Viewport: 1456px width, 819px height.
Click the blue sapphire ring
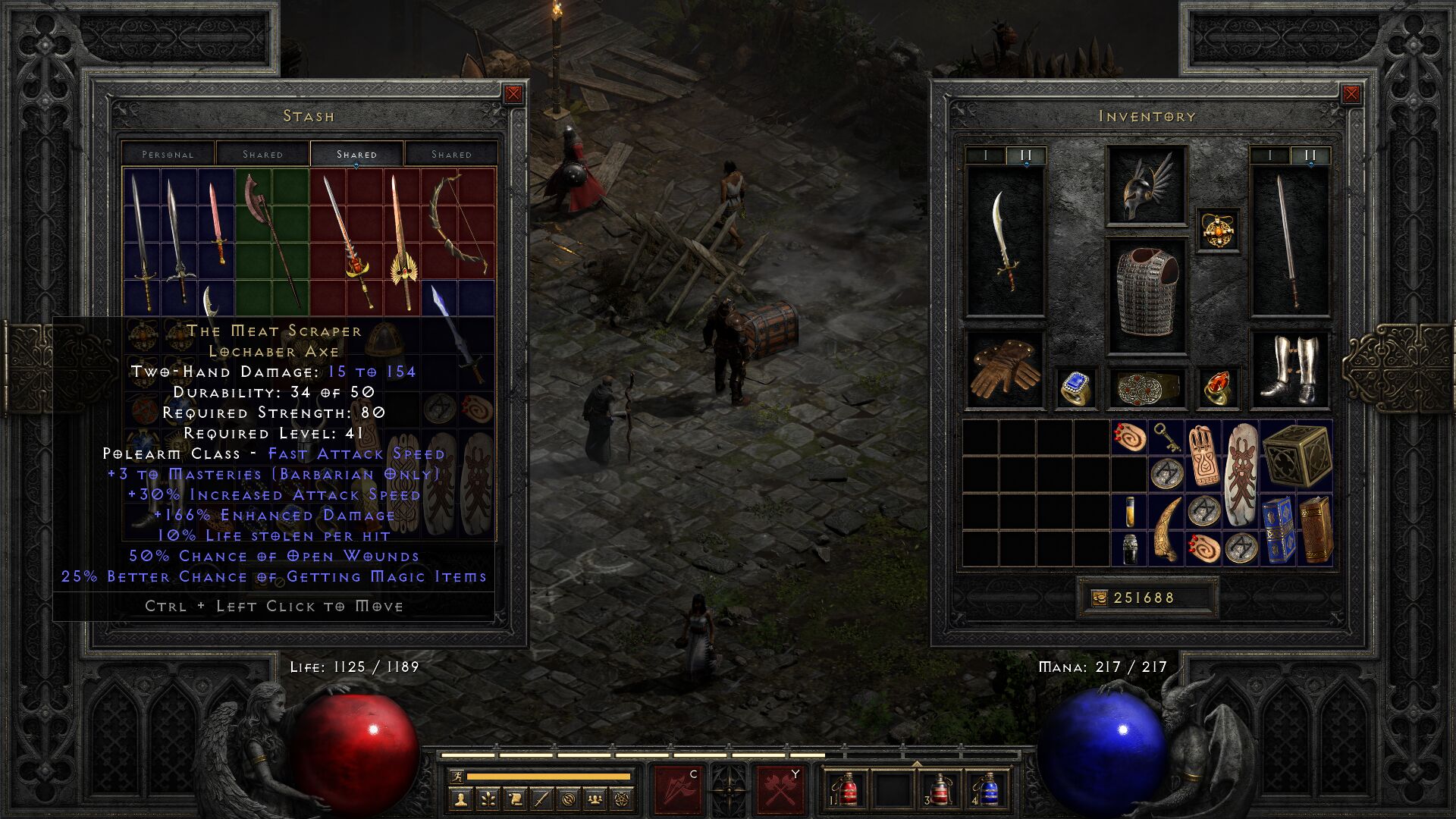tap(1075, 388)
